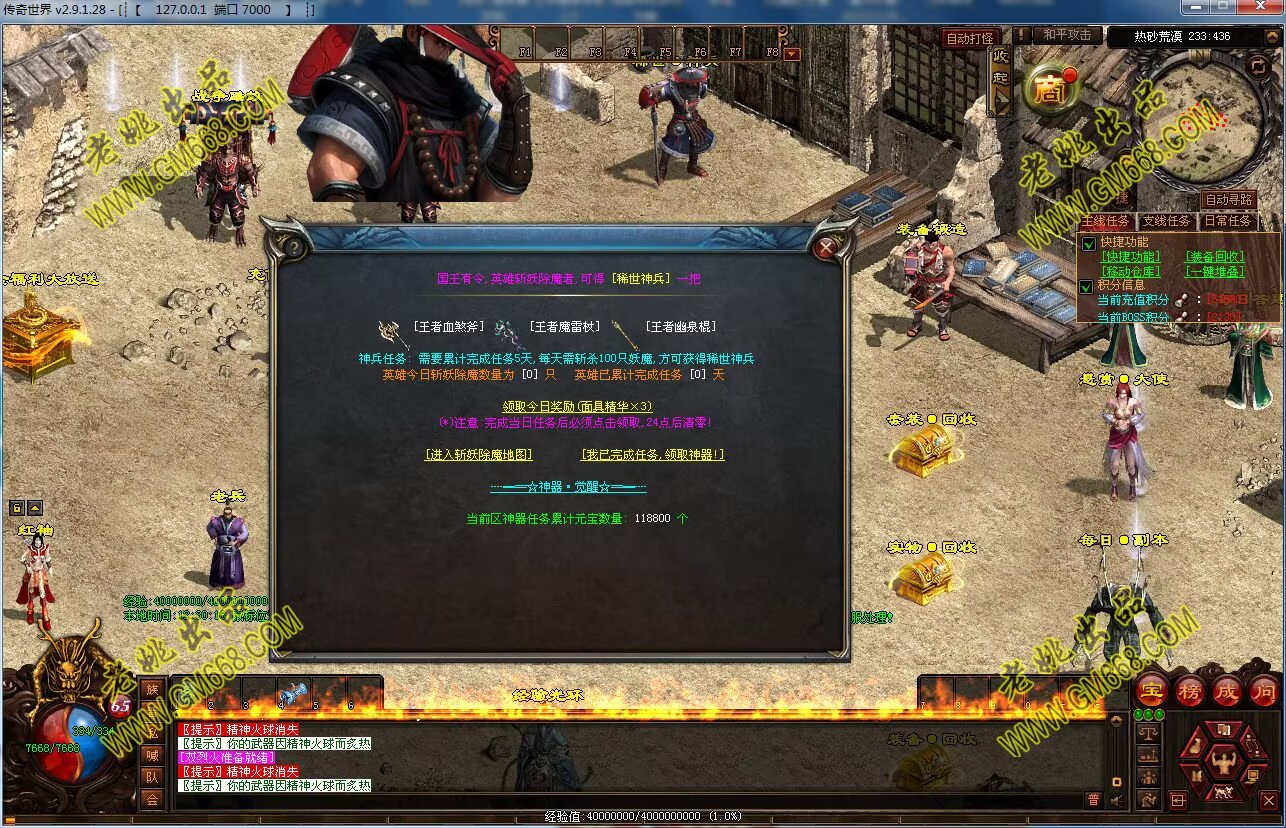Untick the 快捷功能 checkbox

pos(1089,243)
